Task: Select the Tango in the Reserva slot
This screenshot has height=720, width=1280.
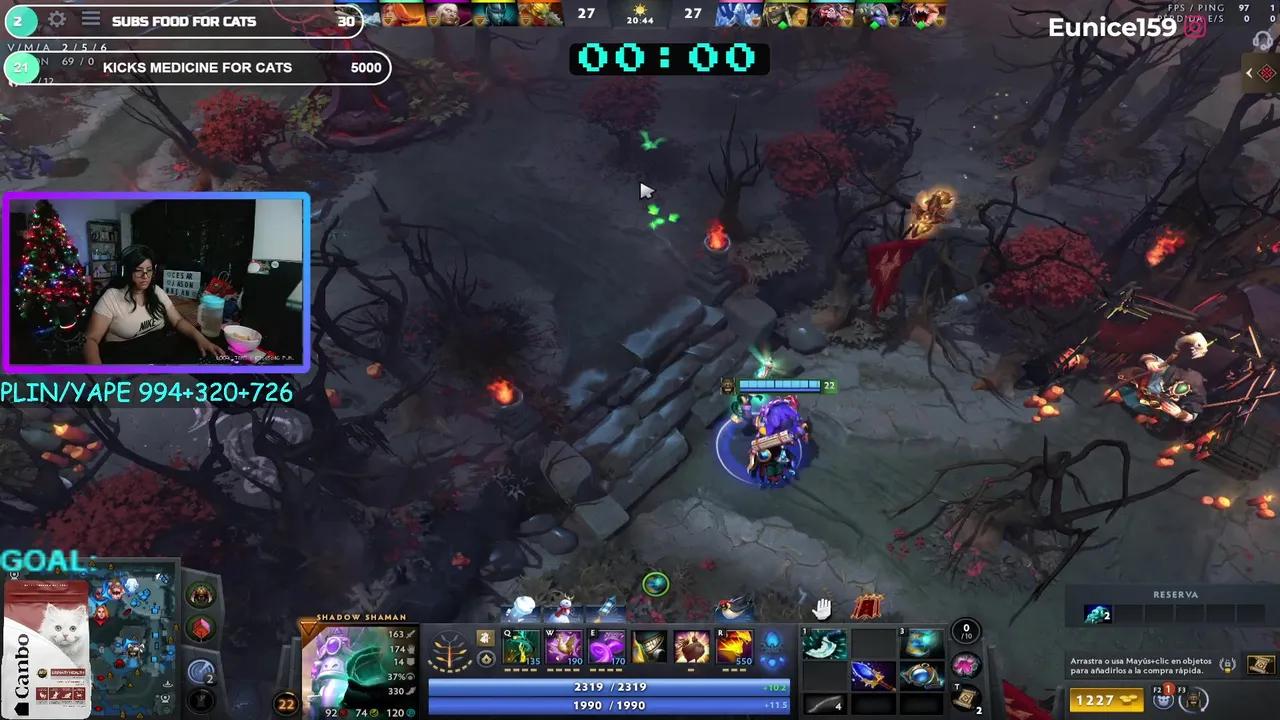Action: 1097,613
